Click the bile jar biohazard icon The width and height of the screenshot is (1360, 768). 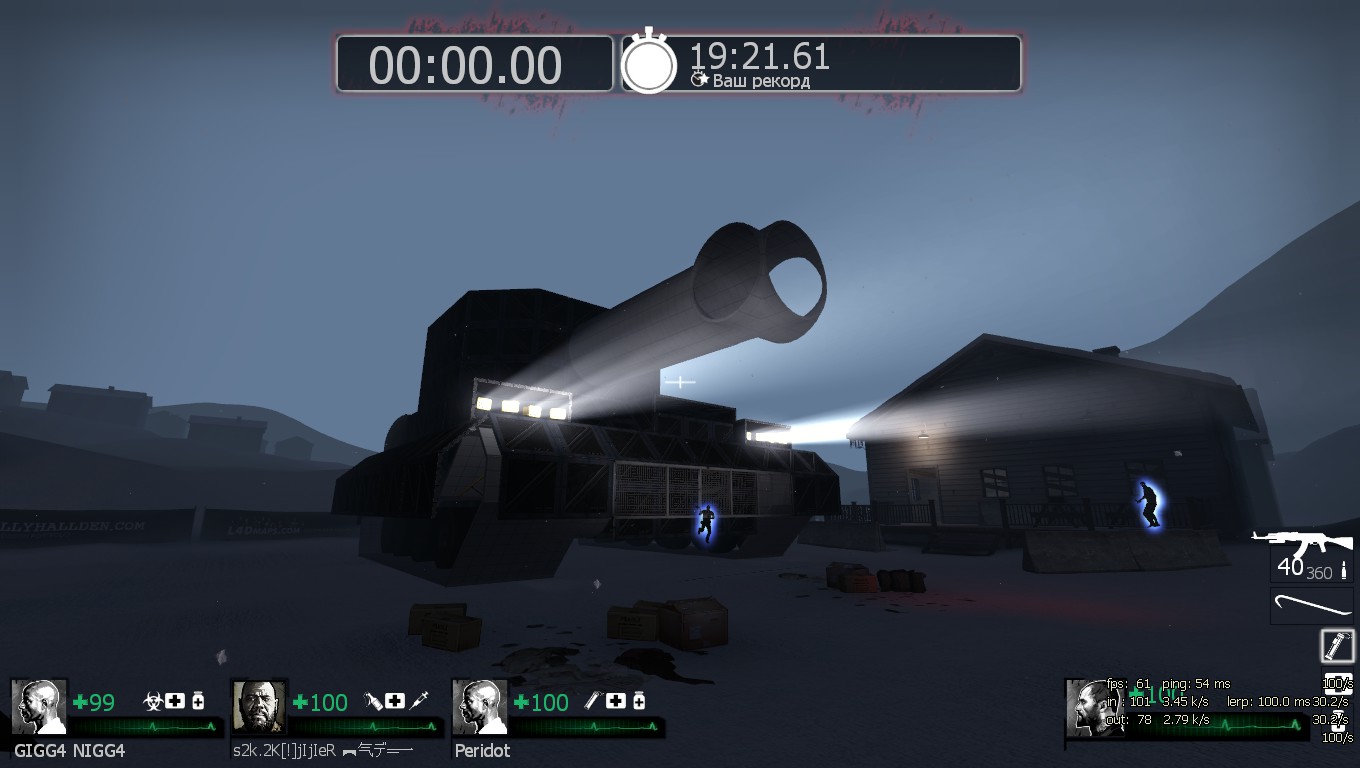pyautogui.click(x=154, y=701)
